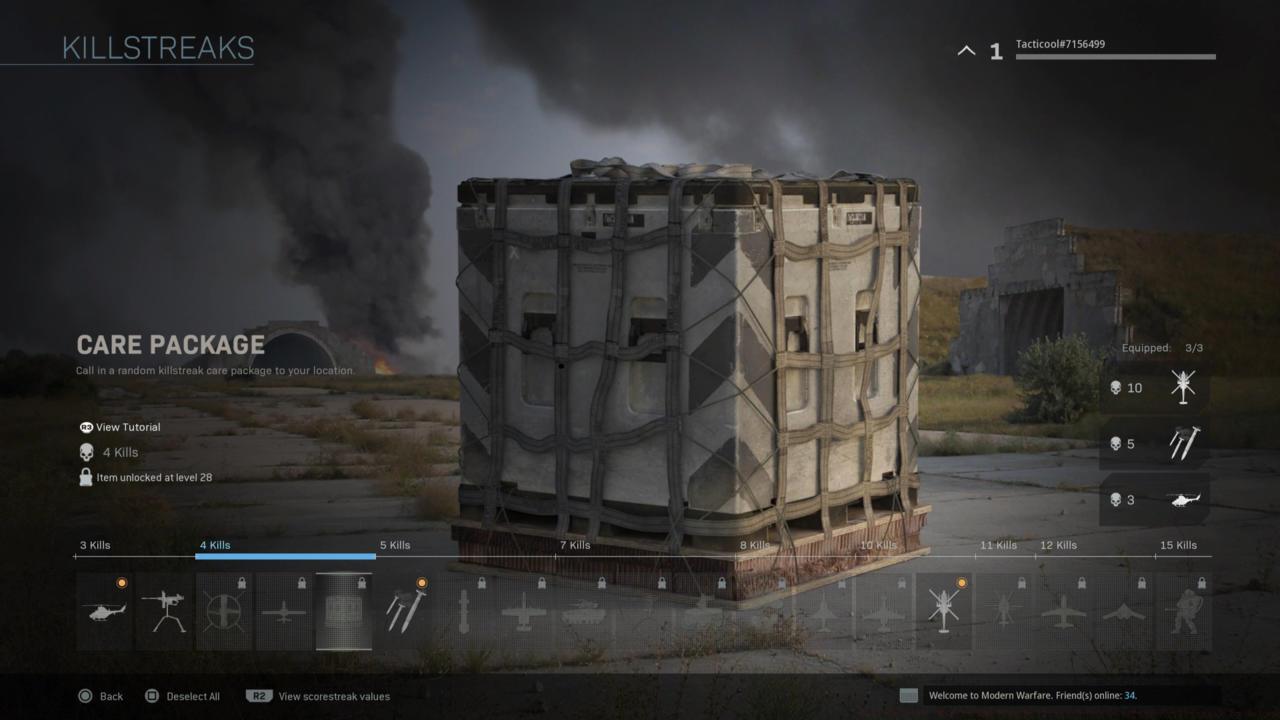Deselect the equipped Care Package killstreak

tap(344, 611)
